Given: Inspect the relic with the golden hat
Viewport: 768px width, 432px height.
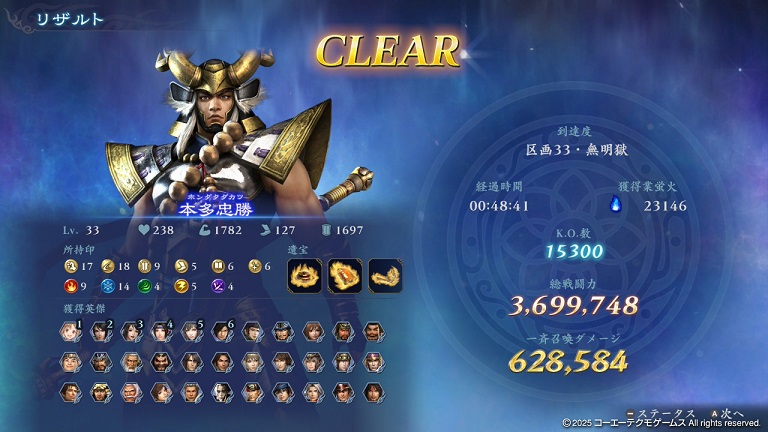Looking at the screenshot, I should click(304, 276).
